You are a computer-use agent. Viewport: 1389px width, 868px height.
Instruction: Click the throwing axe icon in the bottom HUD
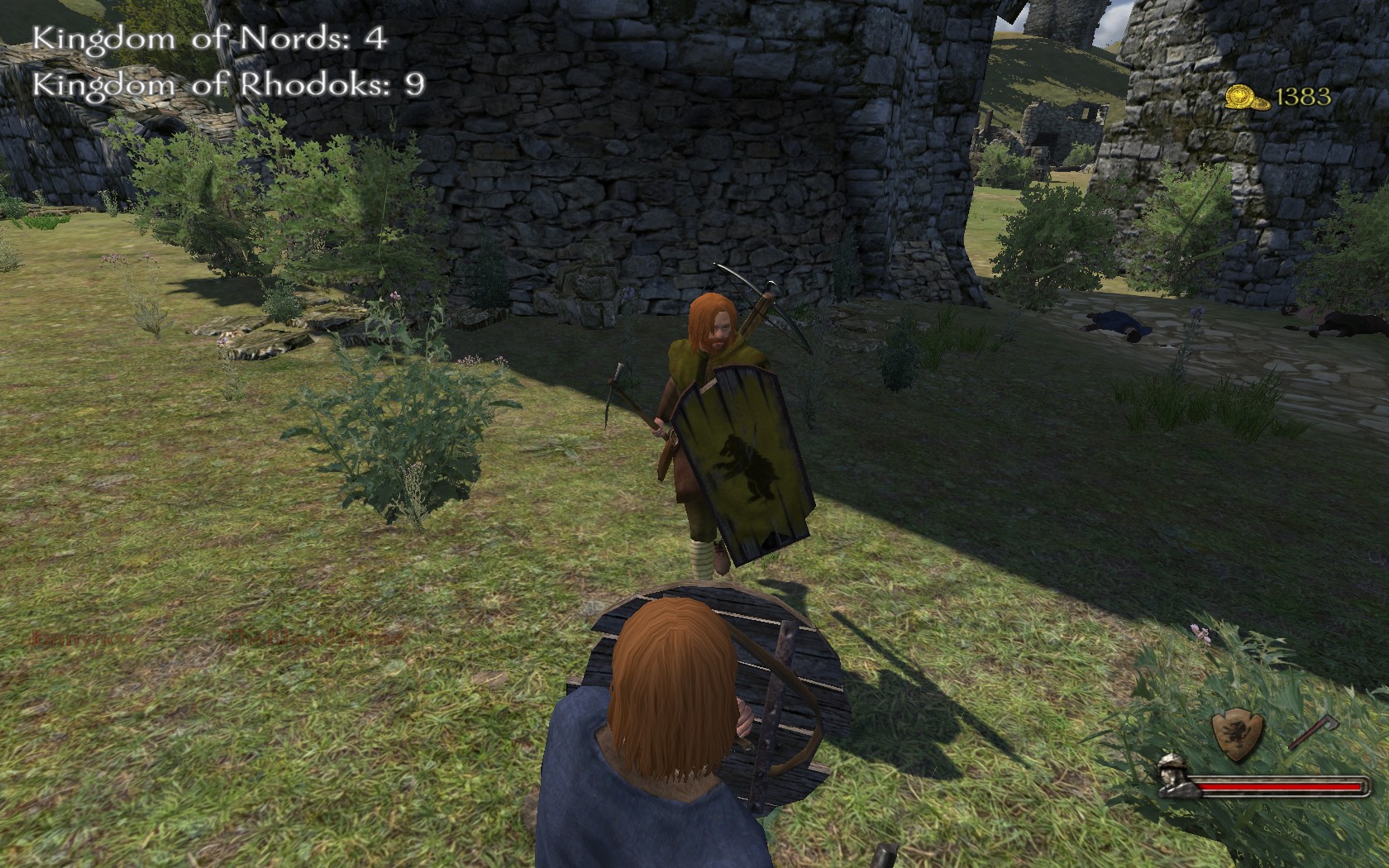pyautogui.click(x=1315, y=732)
